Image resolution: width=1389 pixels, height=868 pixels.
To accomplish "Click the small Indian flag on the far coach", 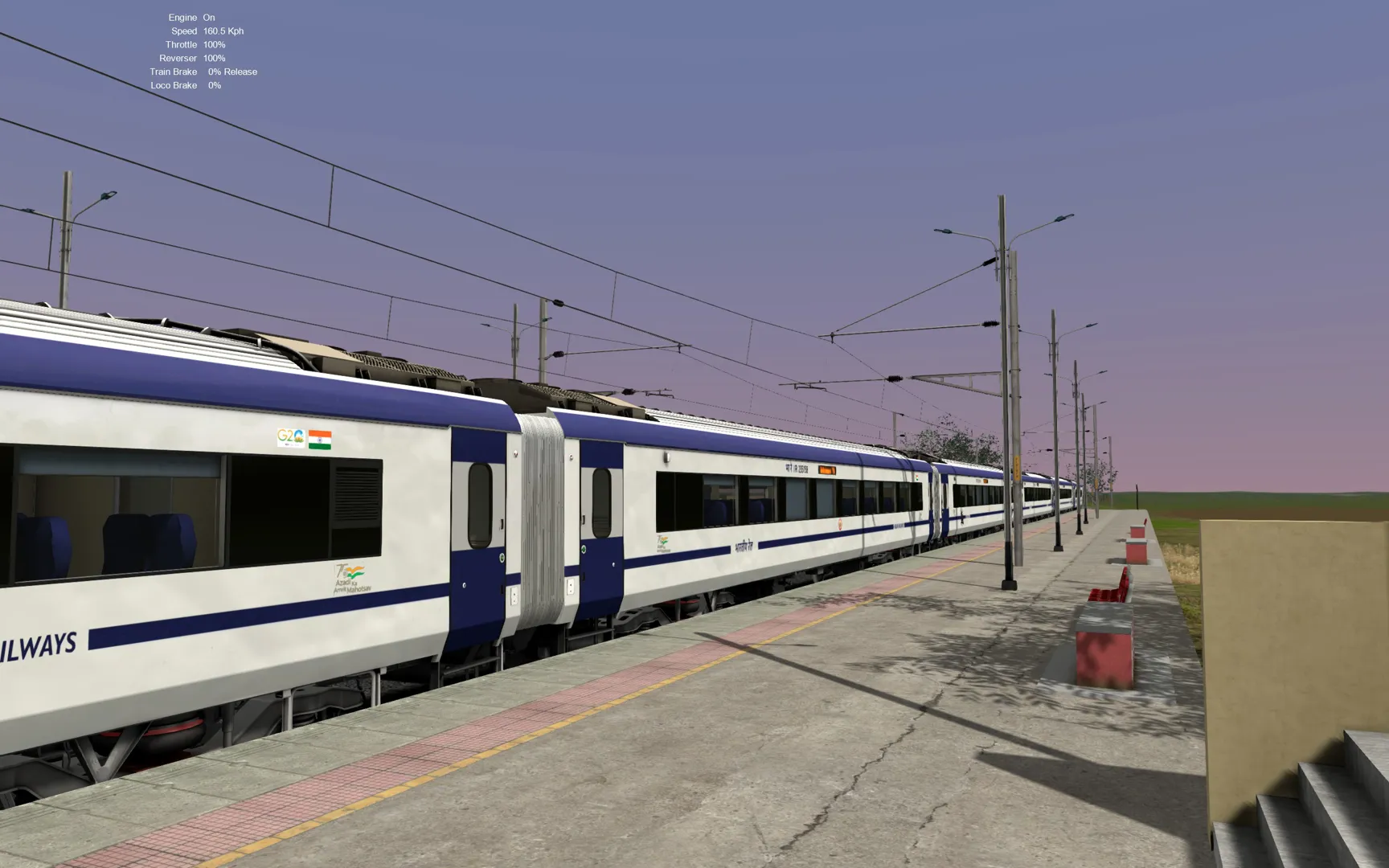I will (x=917, y=477).
